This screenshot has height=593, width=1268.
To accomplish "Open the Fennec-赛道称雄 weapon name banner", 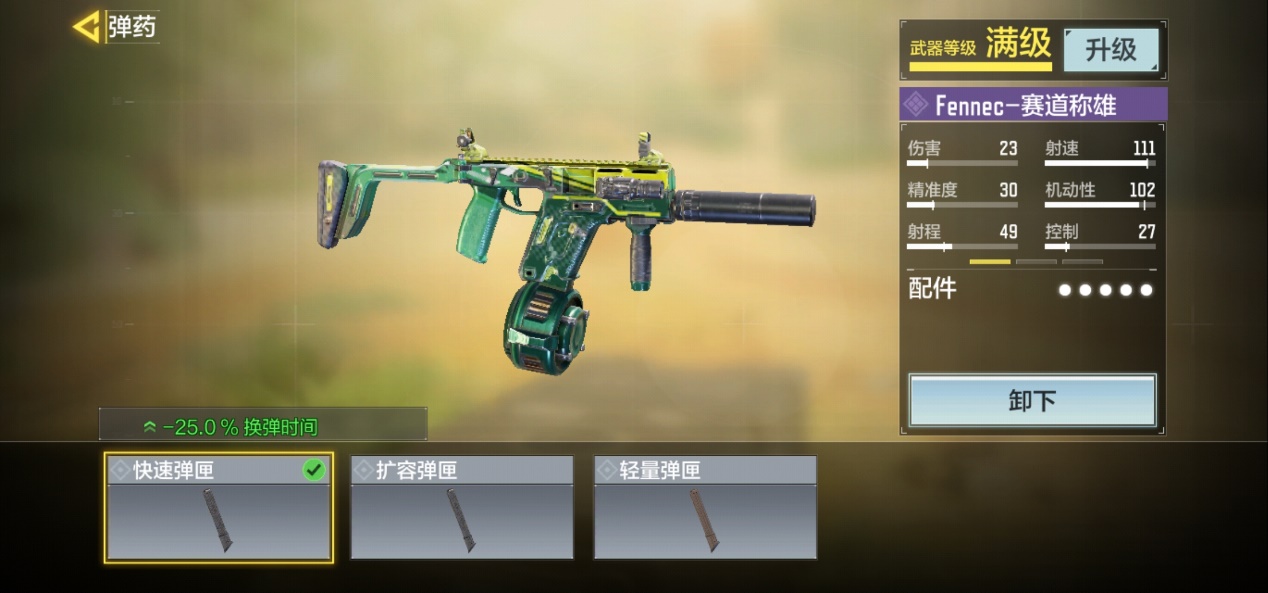I will click(1033, 105).
